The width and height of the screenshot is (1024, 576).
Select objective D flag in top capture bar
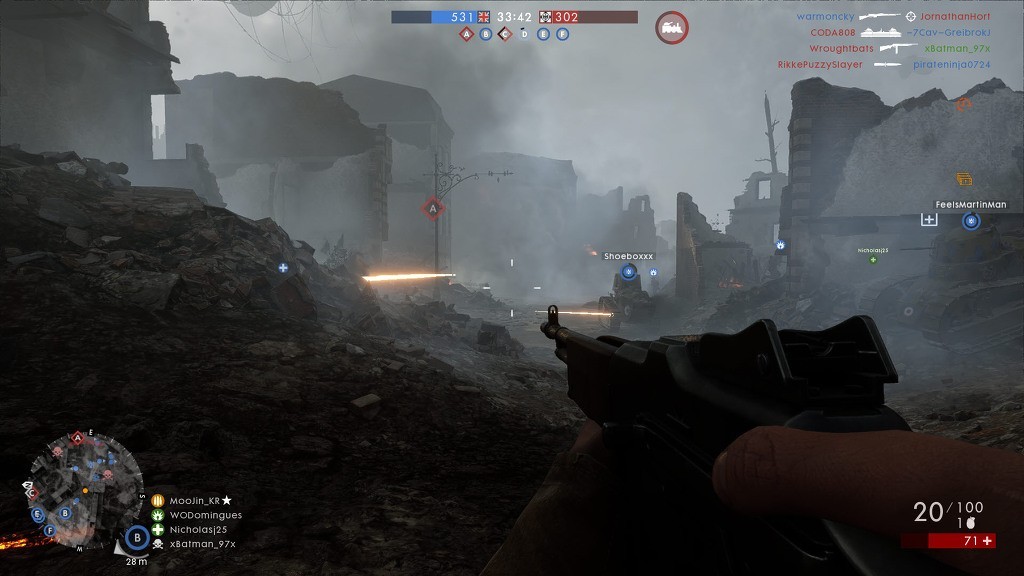pyautogui.click(x=524, y=34)
